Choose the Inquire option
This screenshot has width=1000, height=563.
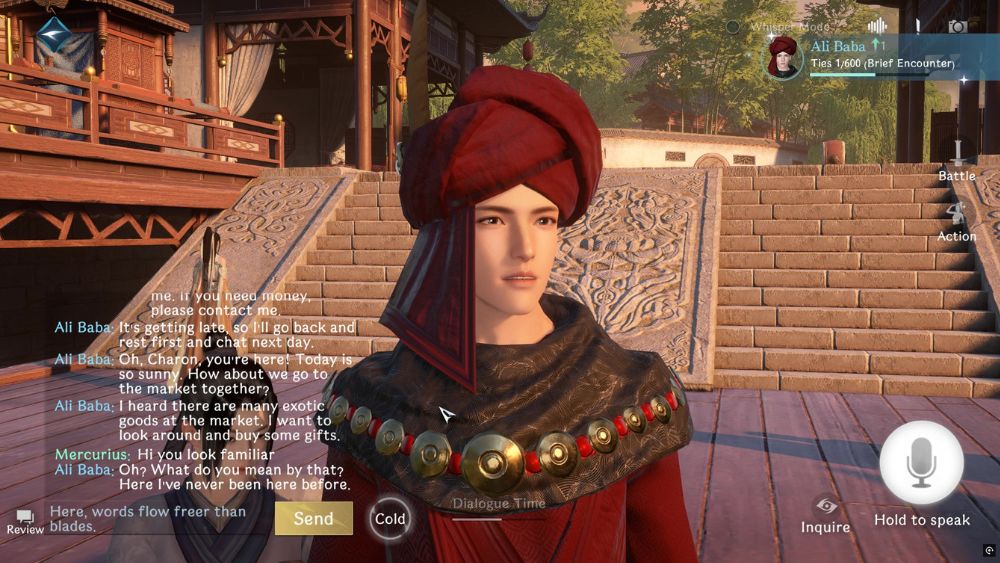[825, 515]
